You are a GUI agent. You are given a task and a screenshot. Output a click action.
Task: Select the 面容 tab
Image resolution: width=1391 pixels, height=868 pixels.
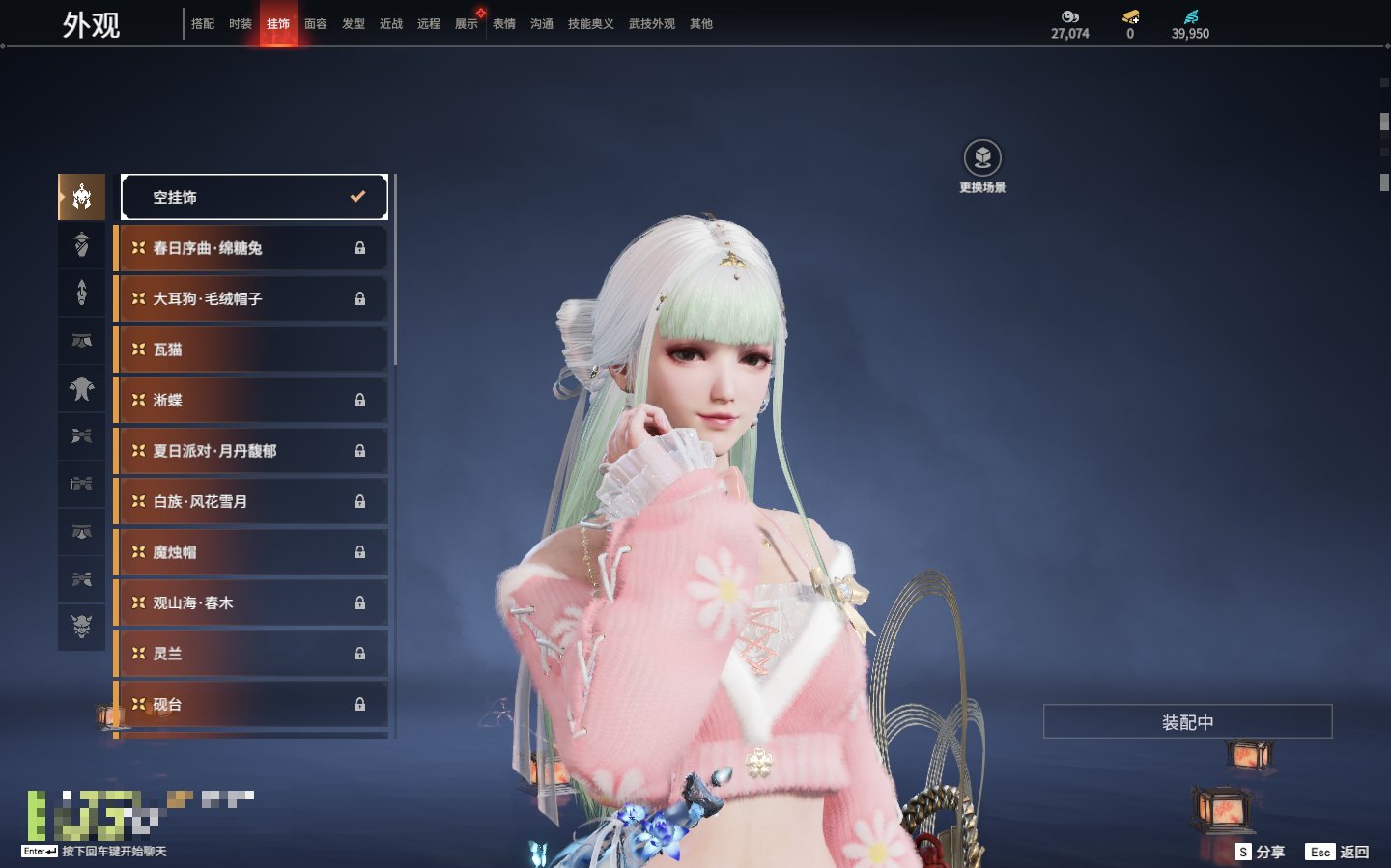click(316, 24)
